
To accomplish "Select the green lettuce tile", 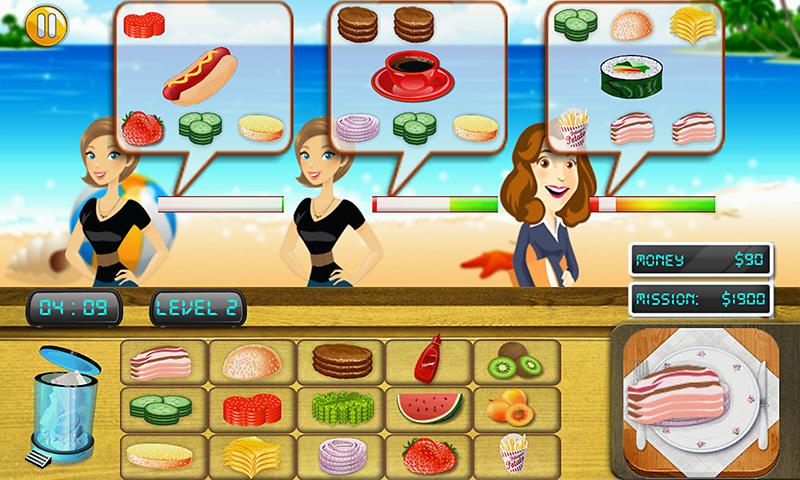I will (340, 408).
